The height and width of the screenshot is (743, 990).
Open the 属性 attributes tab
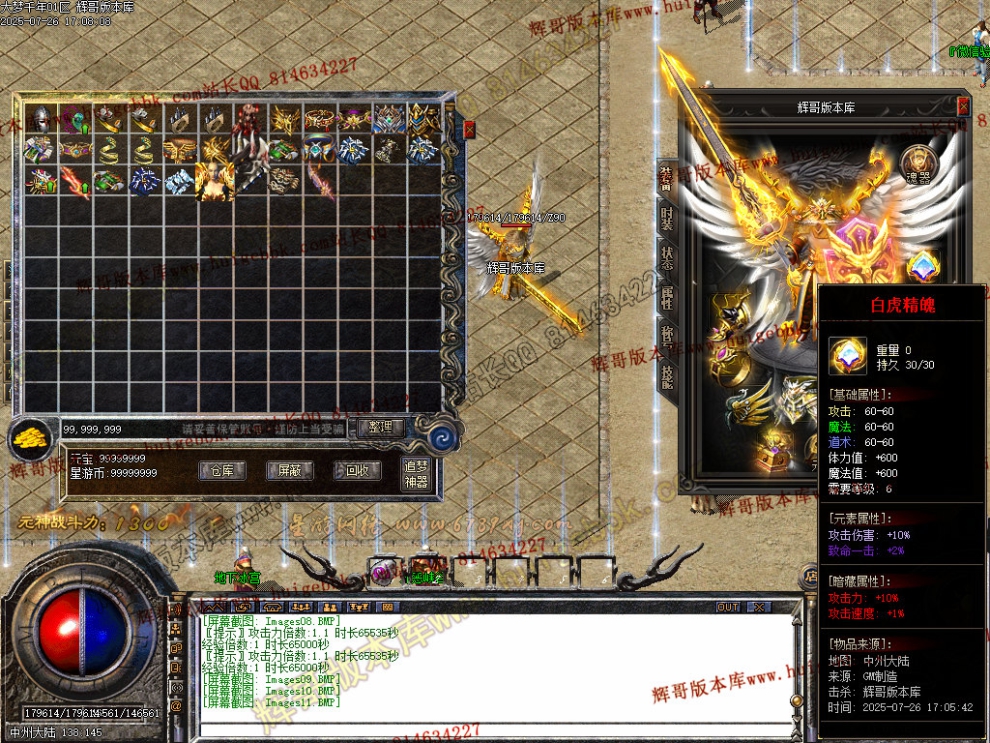pos(667,296)
